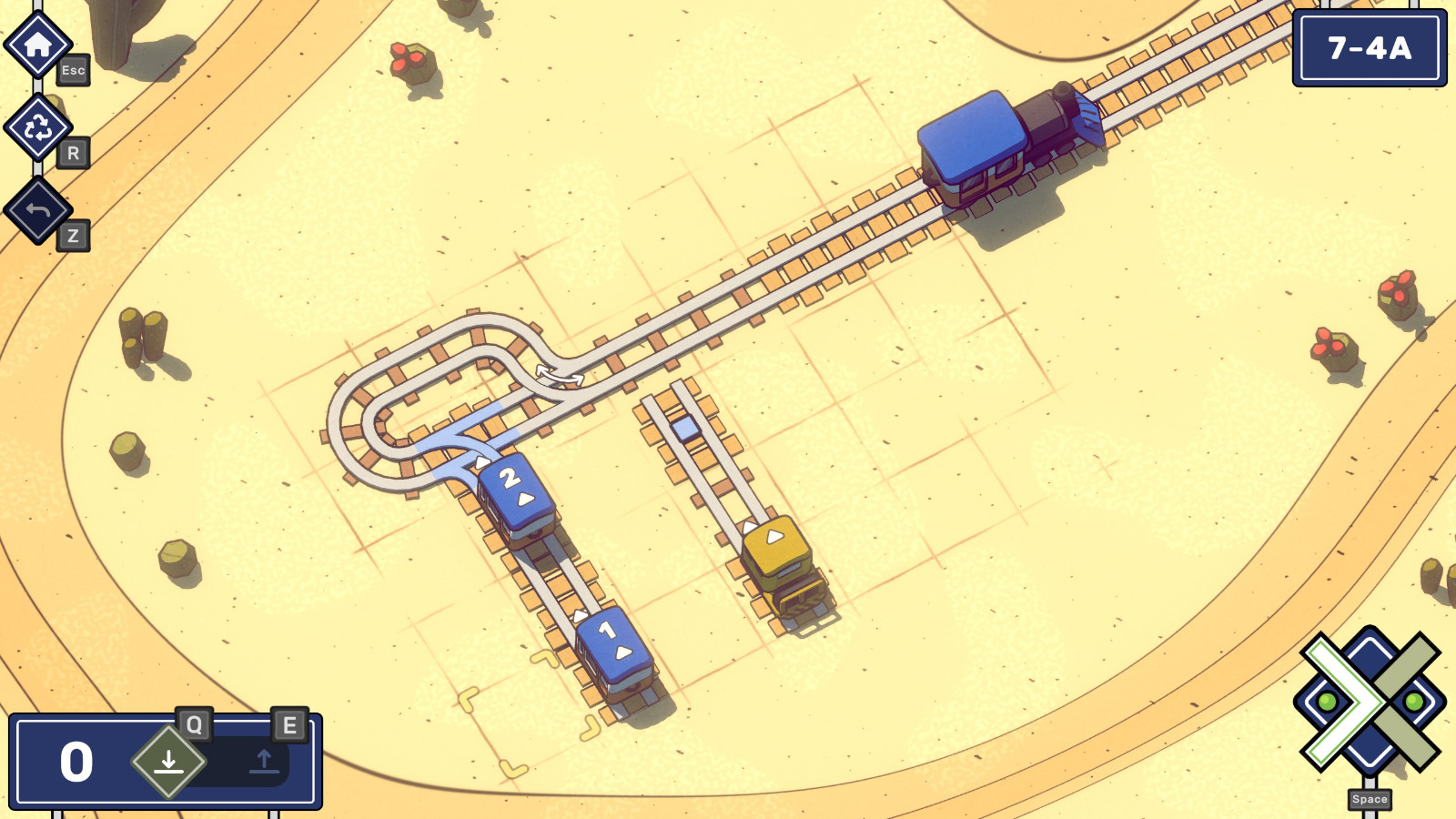1456x819 pixels.
Task: Select the remove-track tool (up arrow)
Action: [265, 762]
